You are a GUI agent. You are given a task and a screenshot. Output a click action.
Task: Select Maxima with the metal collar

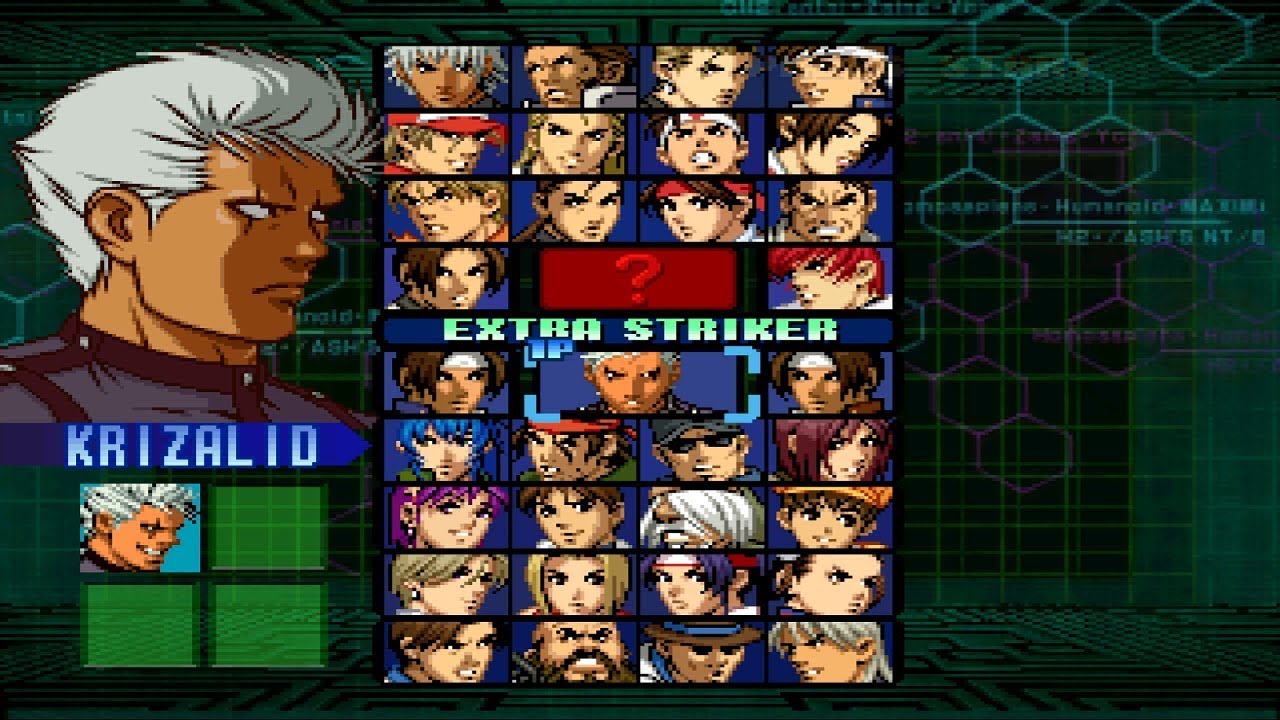click(x=574, y=76)
